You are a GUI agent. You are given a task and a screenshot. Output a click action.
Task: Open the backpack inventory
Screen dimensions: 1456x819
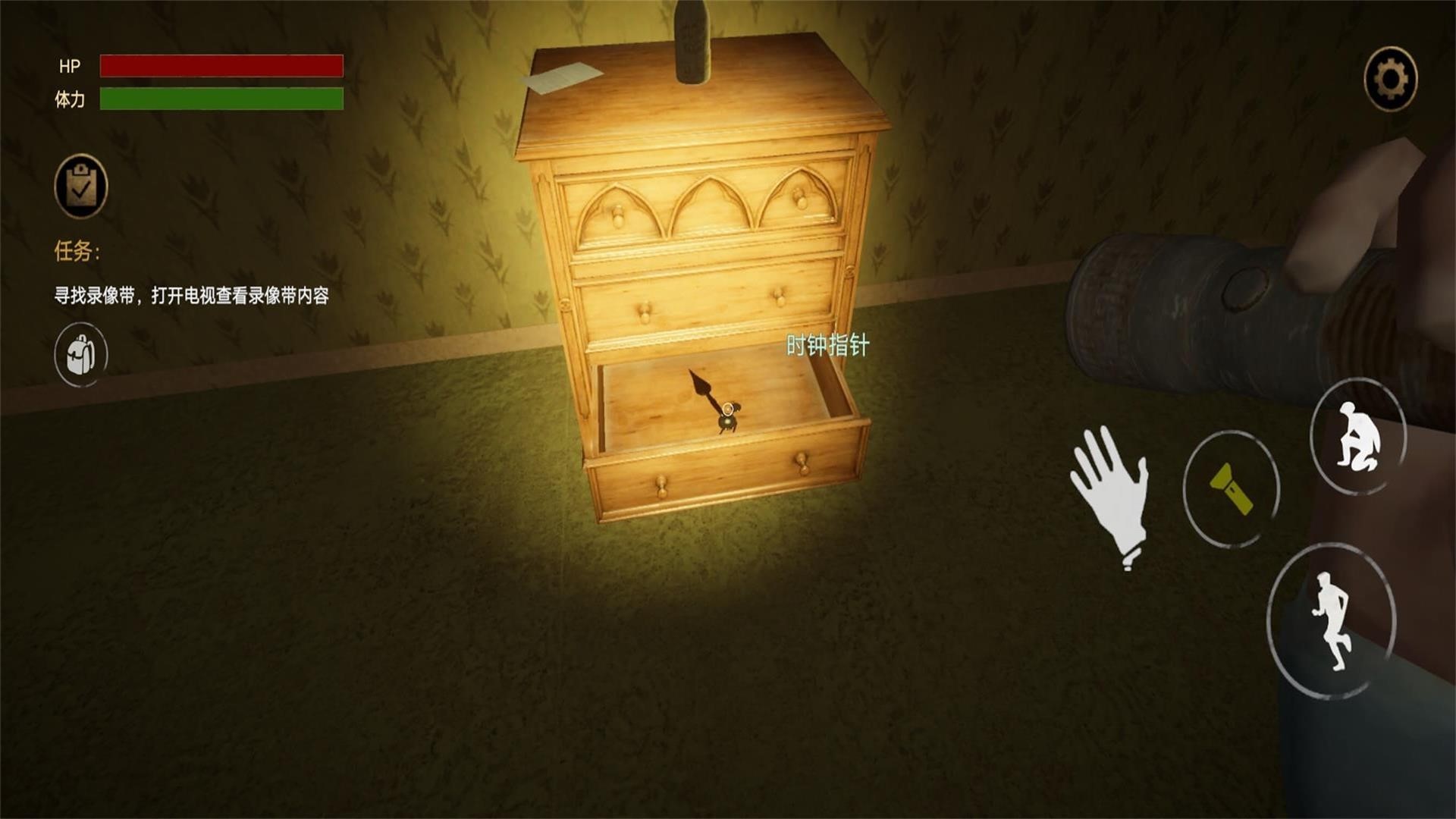81,354
